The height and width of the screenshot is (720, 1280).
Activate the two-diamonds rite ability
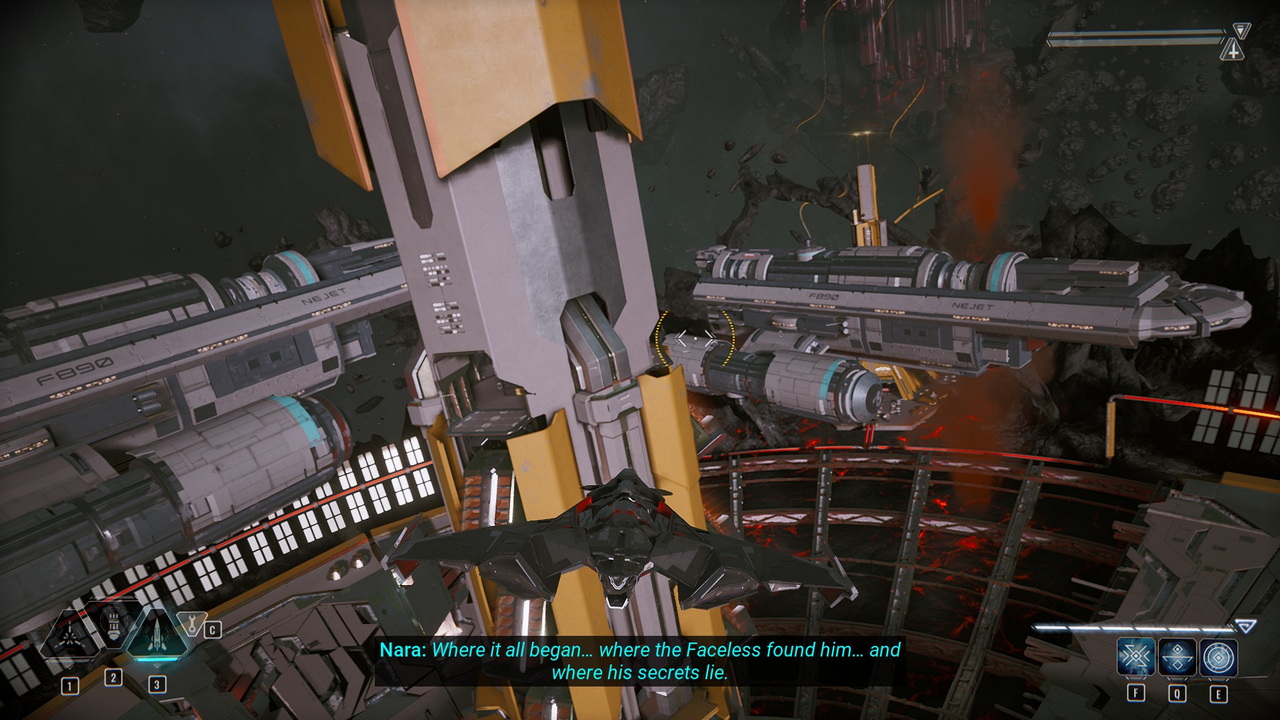click(1177, 657)
